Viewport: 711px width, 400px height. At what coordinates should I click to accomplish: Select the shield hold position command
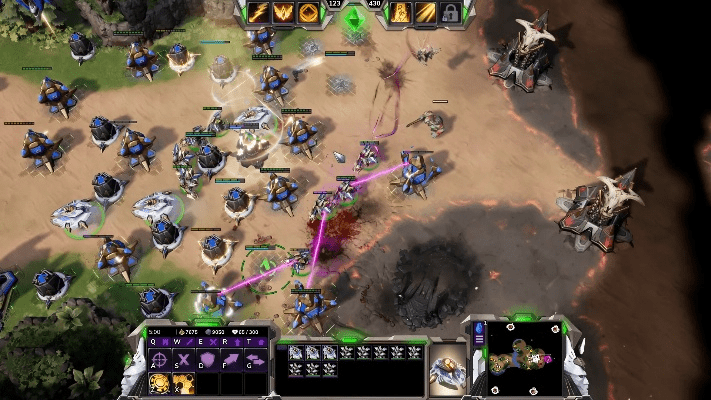(x=208, y=360)
